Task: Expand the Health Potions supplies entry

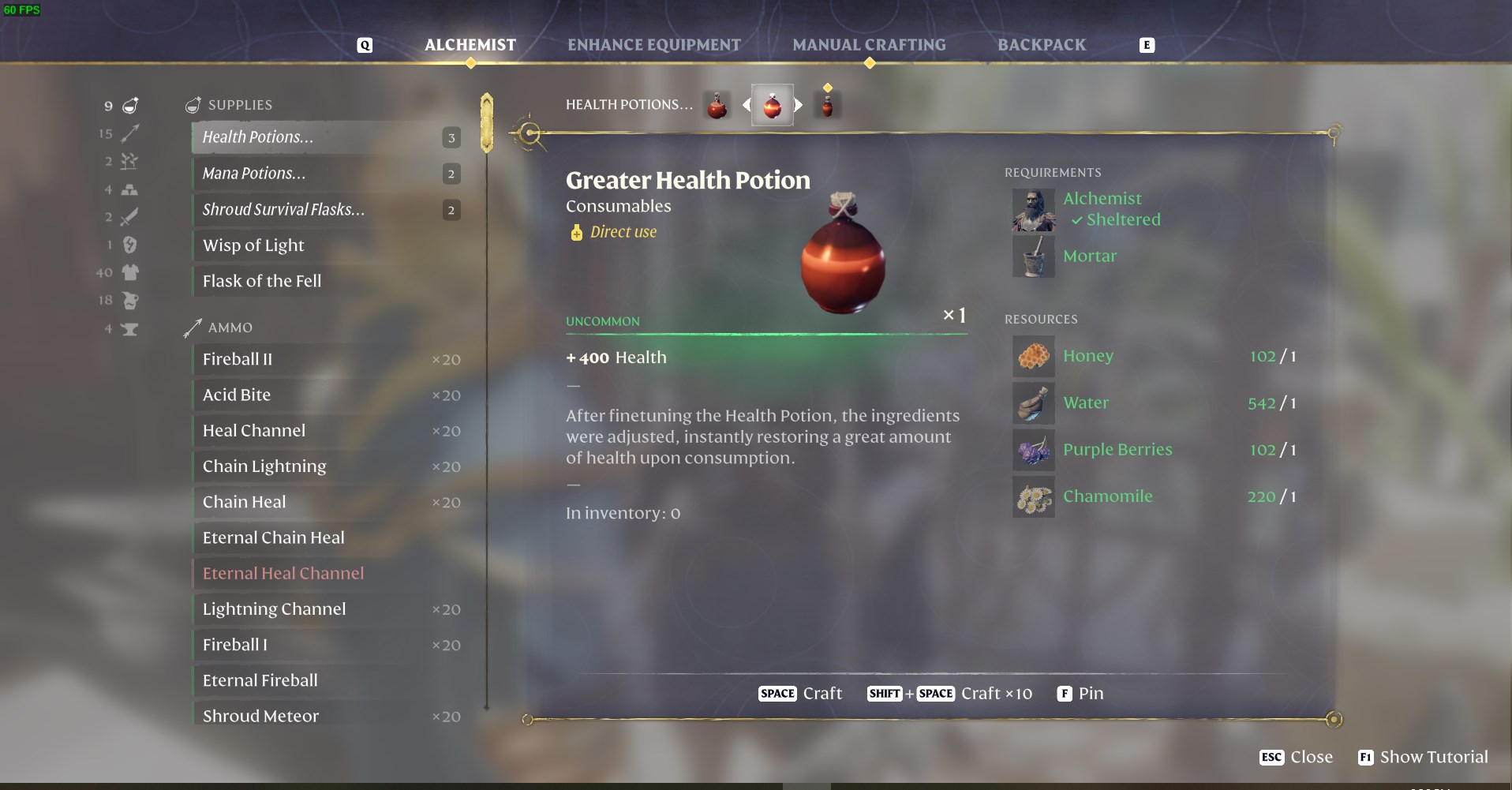Action: (x=316, y=137)
